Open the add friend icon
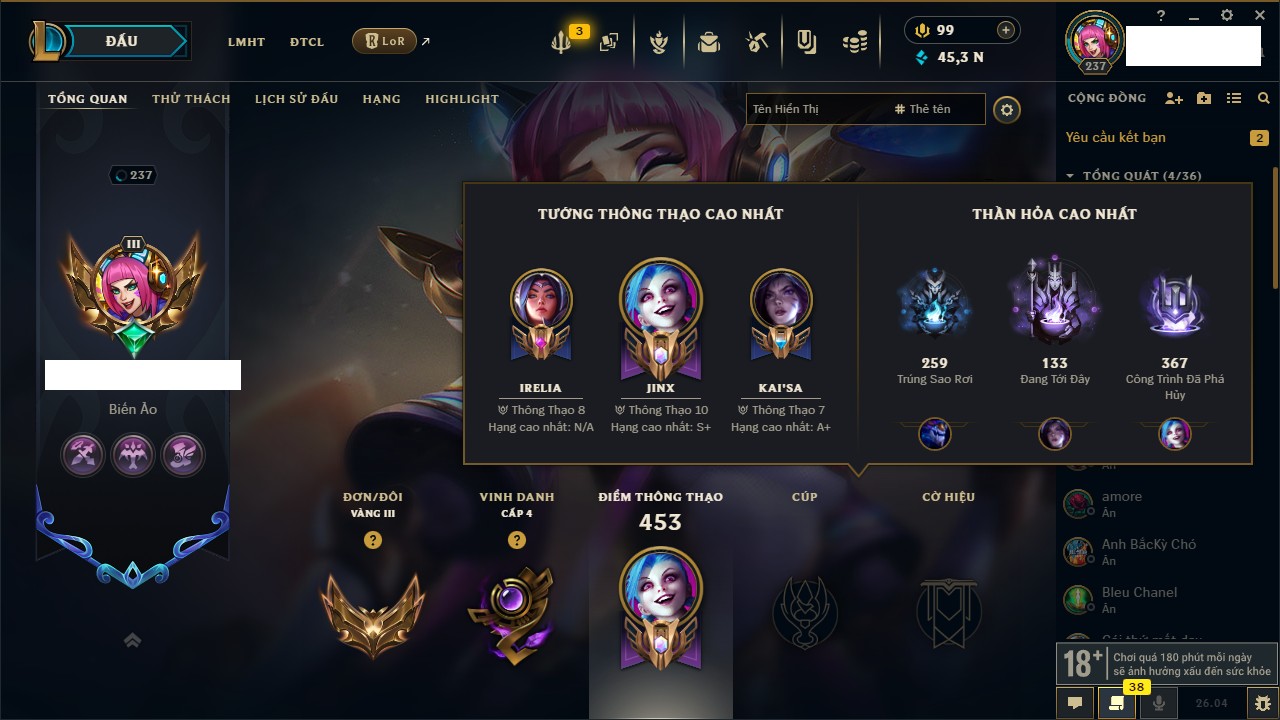This screenshot has width=1280, height=720. (1174, 98)
